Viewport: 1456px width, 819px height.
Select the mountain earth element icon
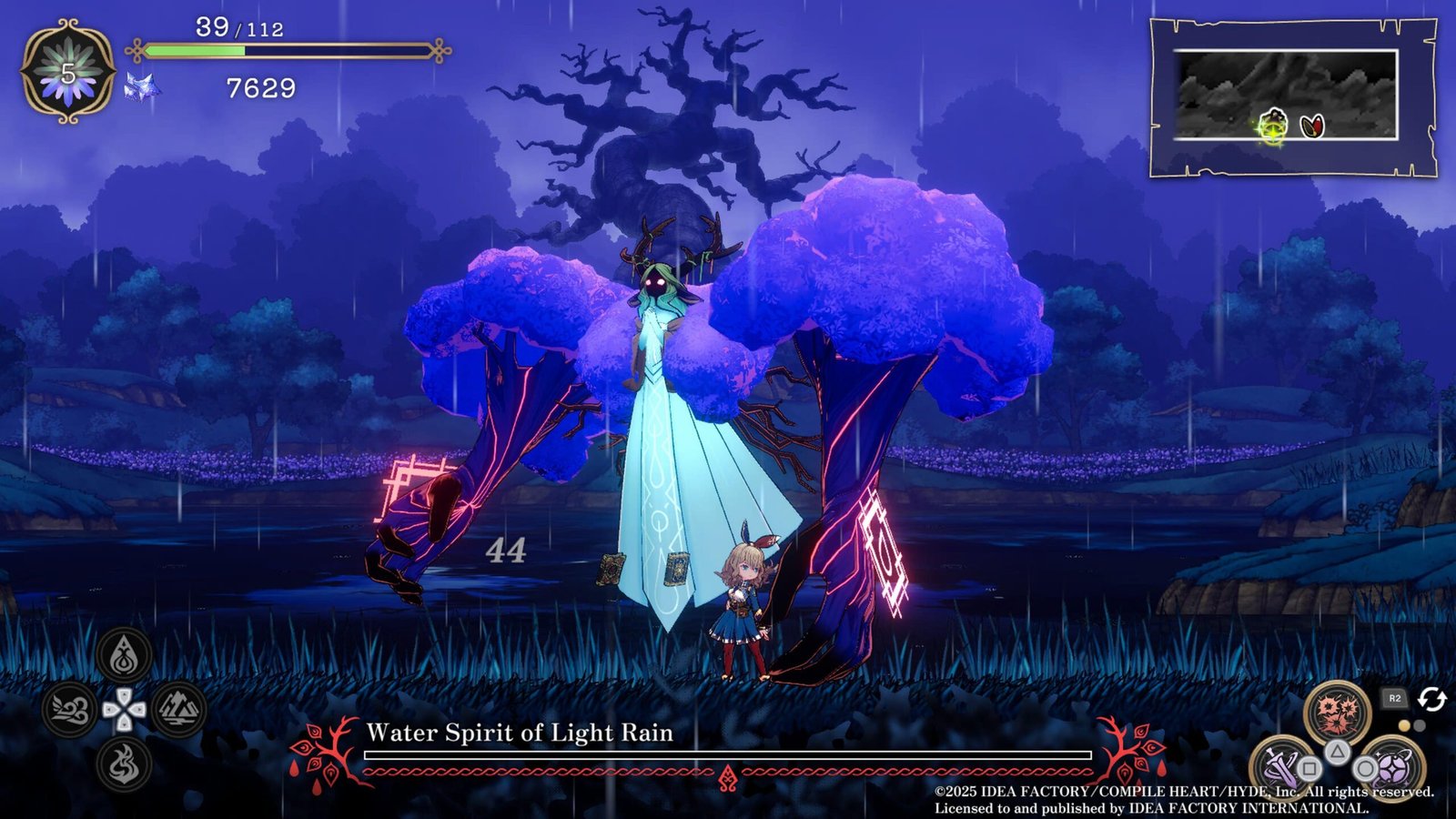pos(178,710)
